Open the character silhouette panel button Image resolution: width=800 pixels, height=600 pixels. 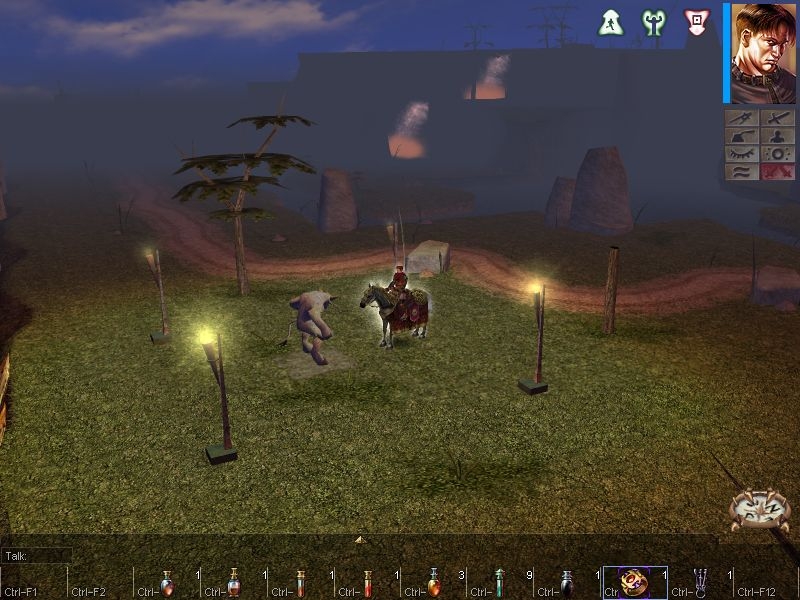(x=777, y=136)
